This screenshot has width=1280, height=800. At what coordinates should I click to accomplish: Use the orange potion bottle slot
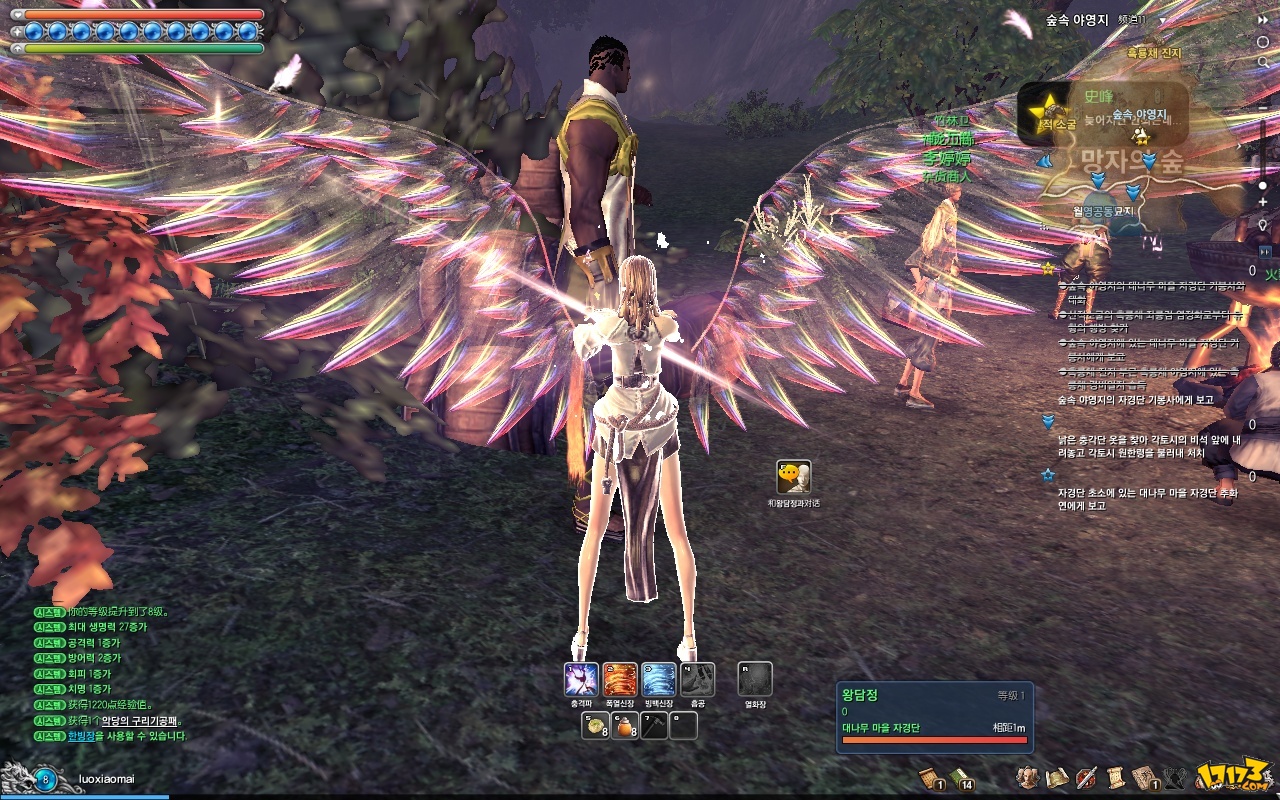click(625, 726)
